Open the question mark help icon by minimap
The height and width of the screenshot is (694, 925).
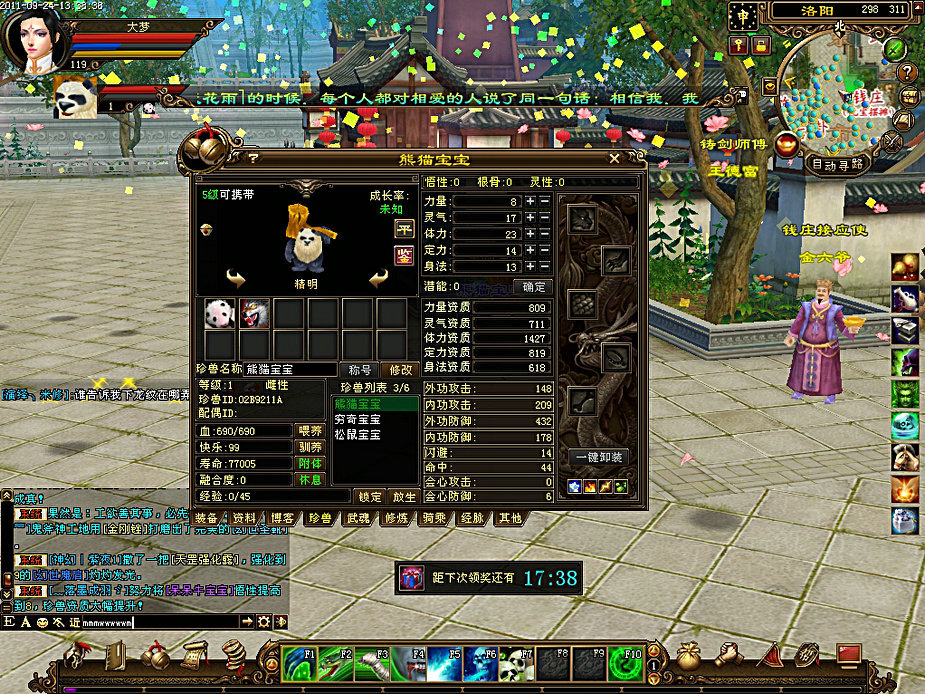click(907, 73)
